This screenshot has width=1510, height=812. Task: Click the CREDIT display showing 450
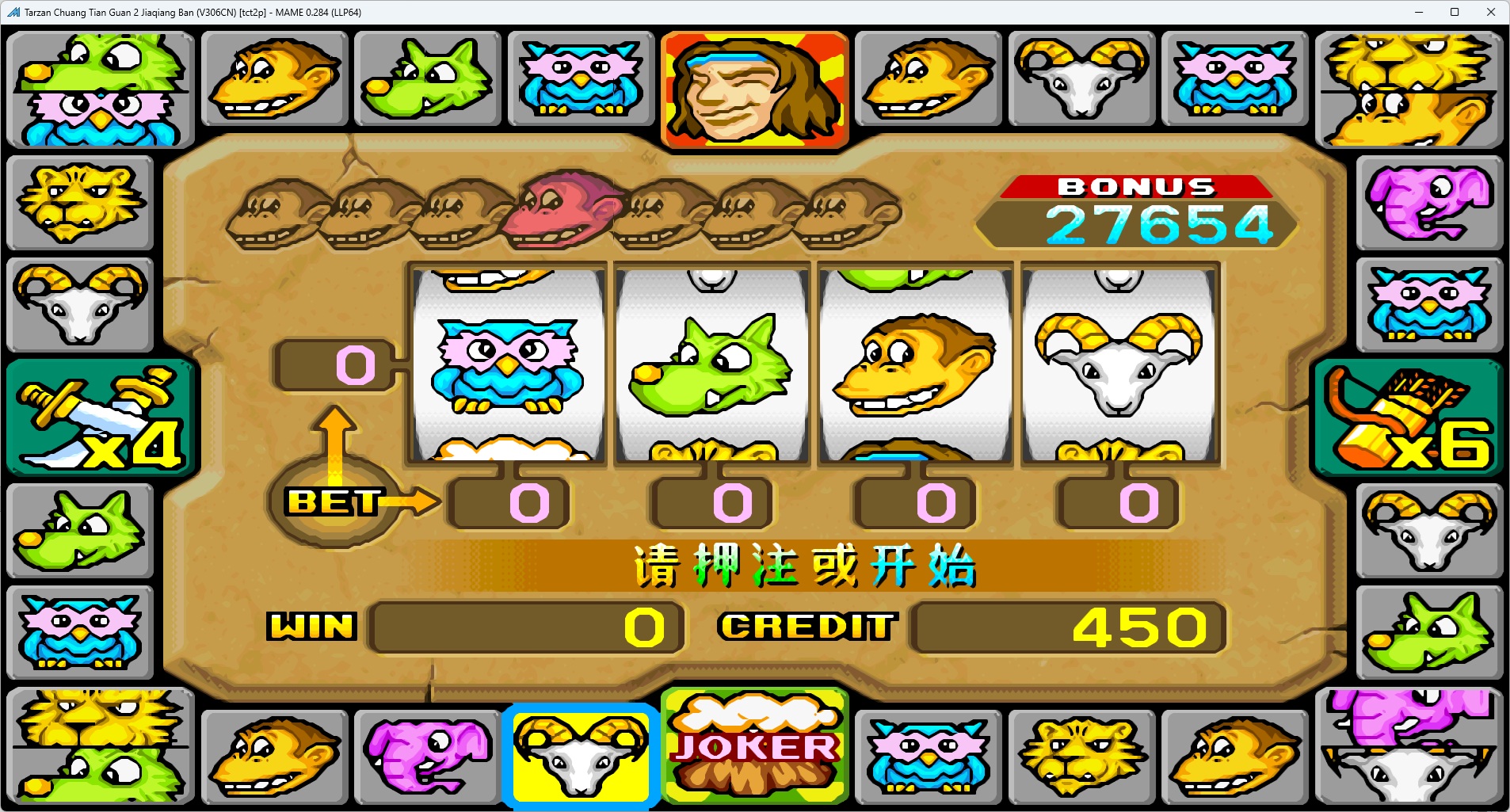1067,627
